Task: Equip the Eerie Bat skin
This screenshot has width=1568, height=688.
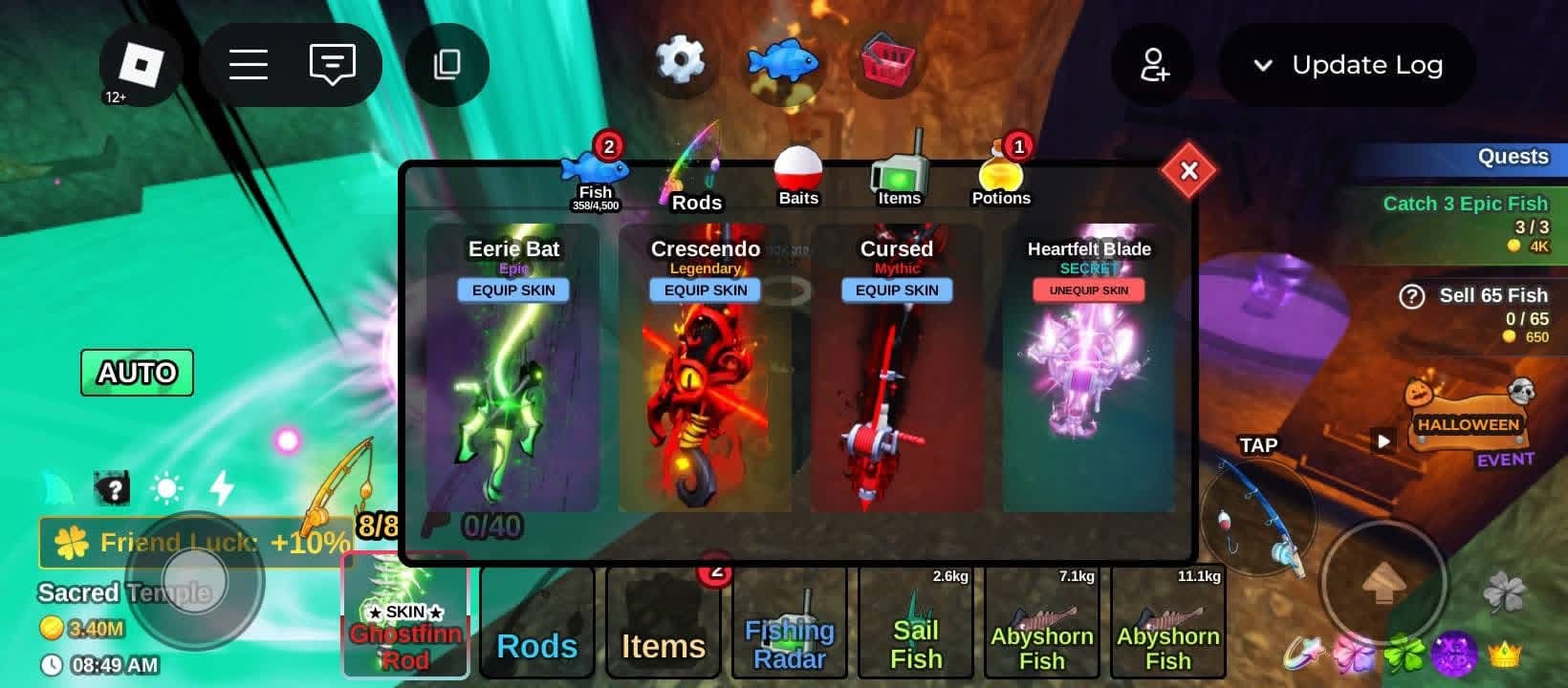Action: point(513,290)
